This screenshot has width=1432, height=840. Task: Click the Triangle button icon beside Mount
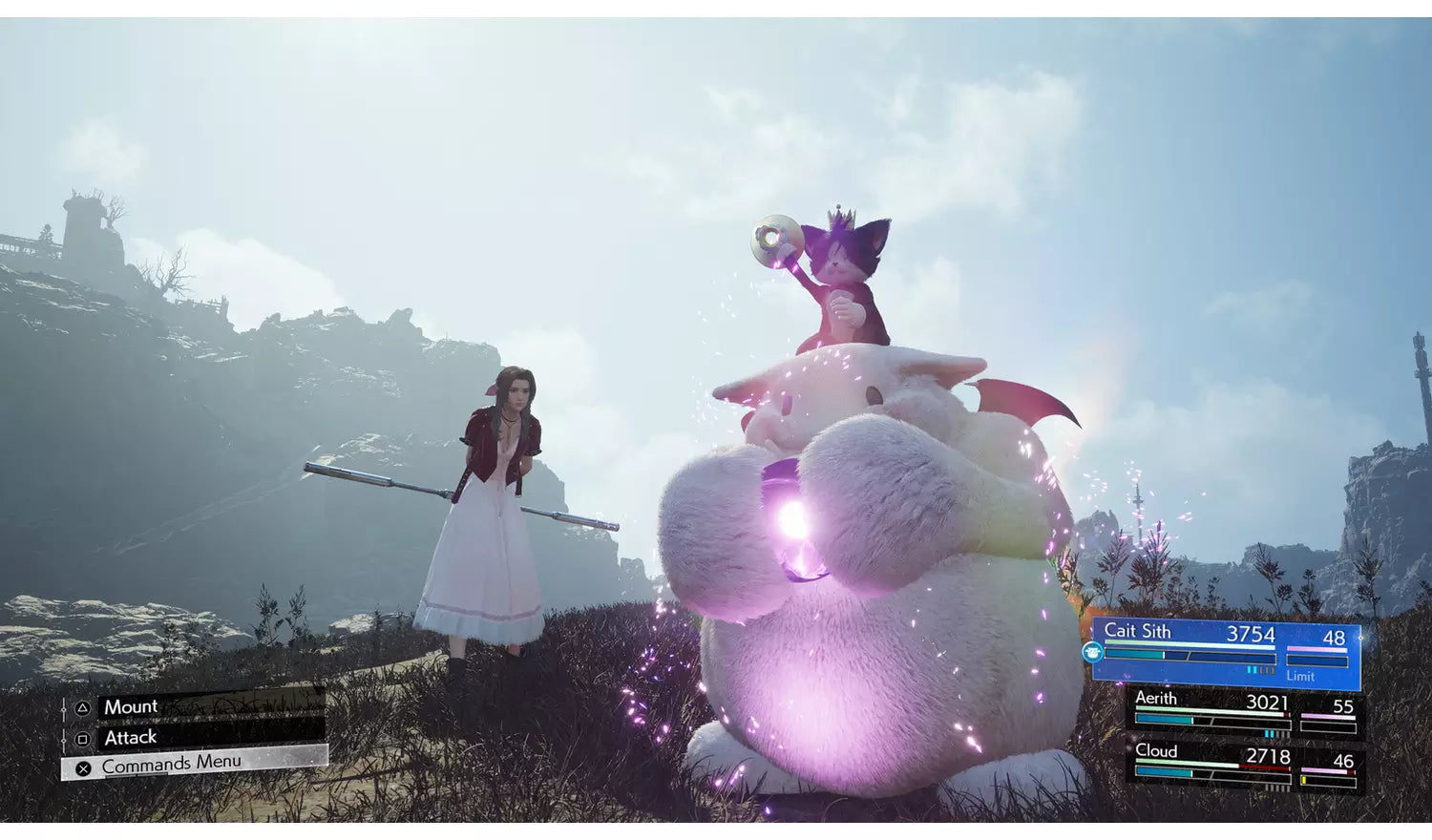[83, 707]
